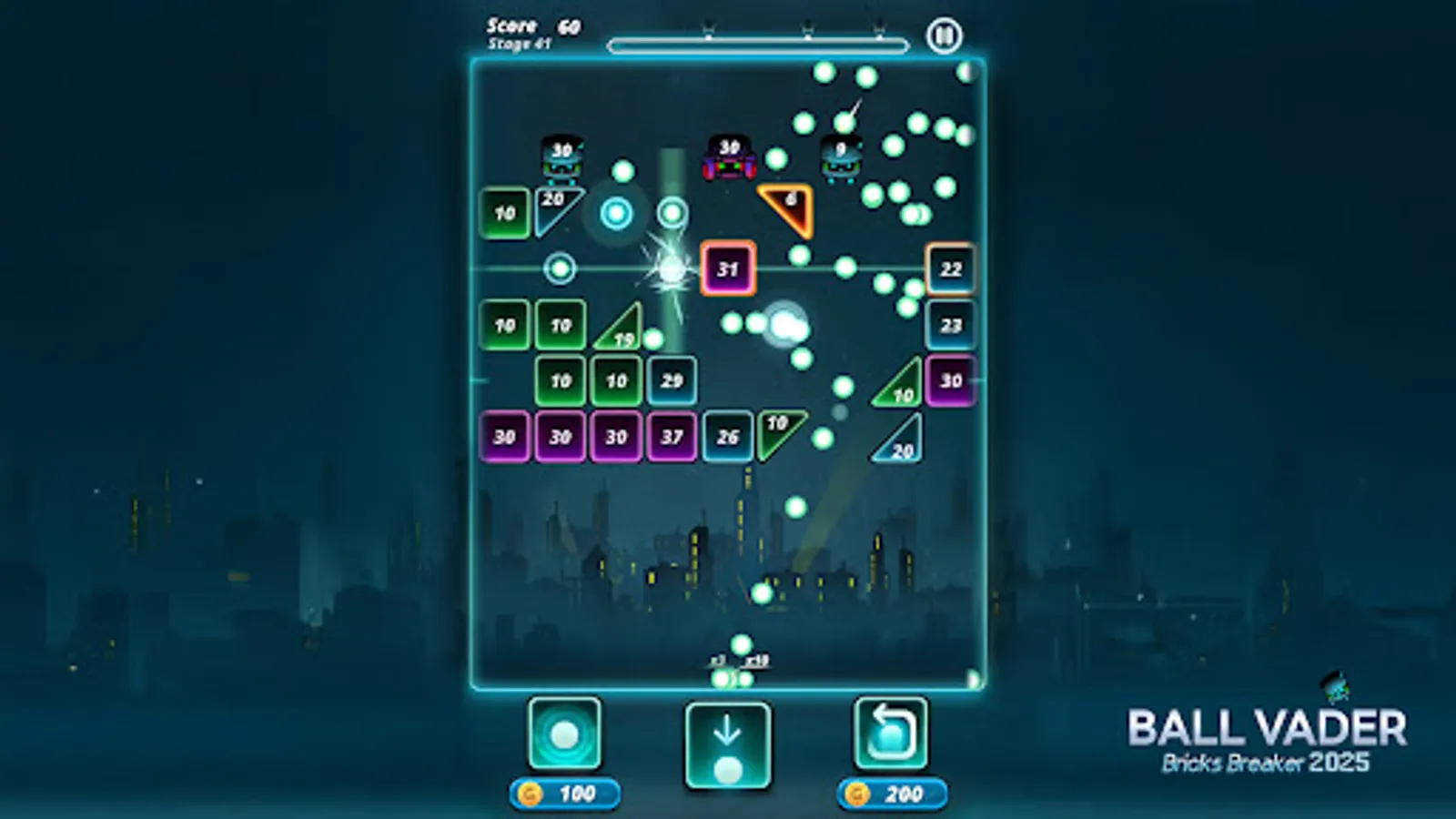Tap the orange triangle brick labeled 6
Image resolution: width=1456 pixels, height=819 pixels.
coord(789,205)
